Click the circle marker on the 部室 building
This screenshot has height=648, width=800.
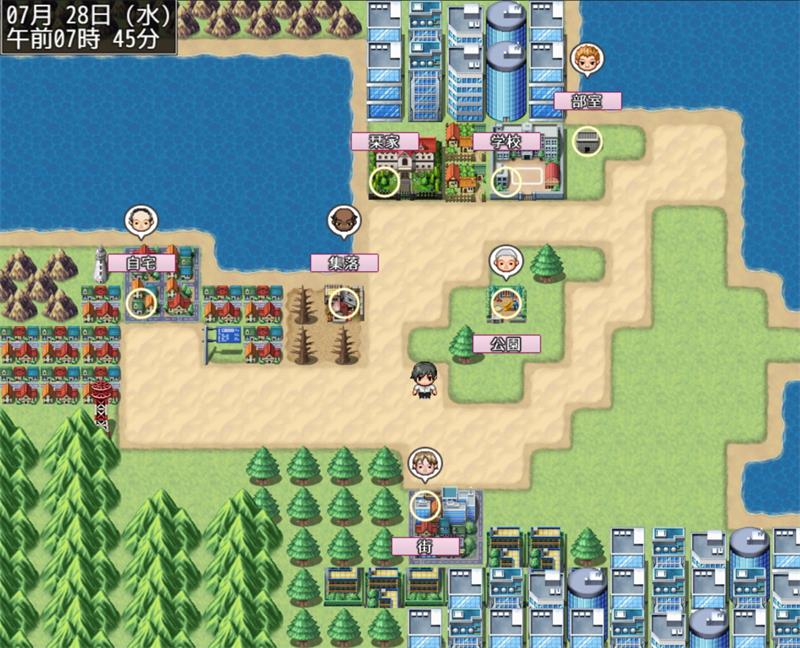(x=587, y=141)
